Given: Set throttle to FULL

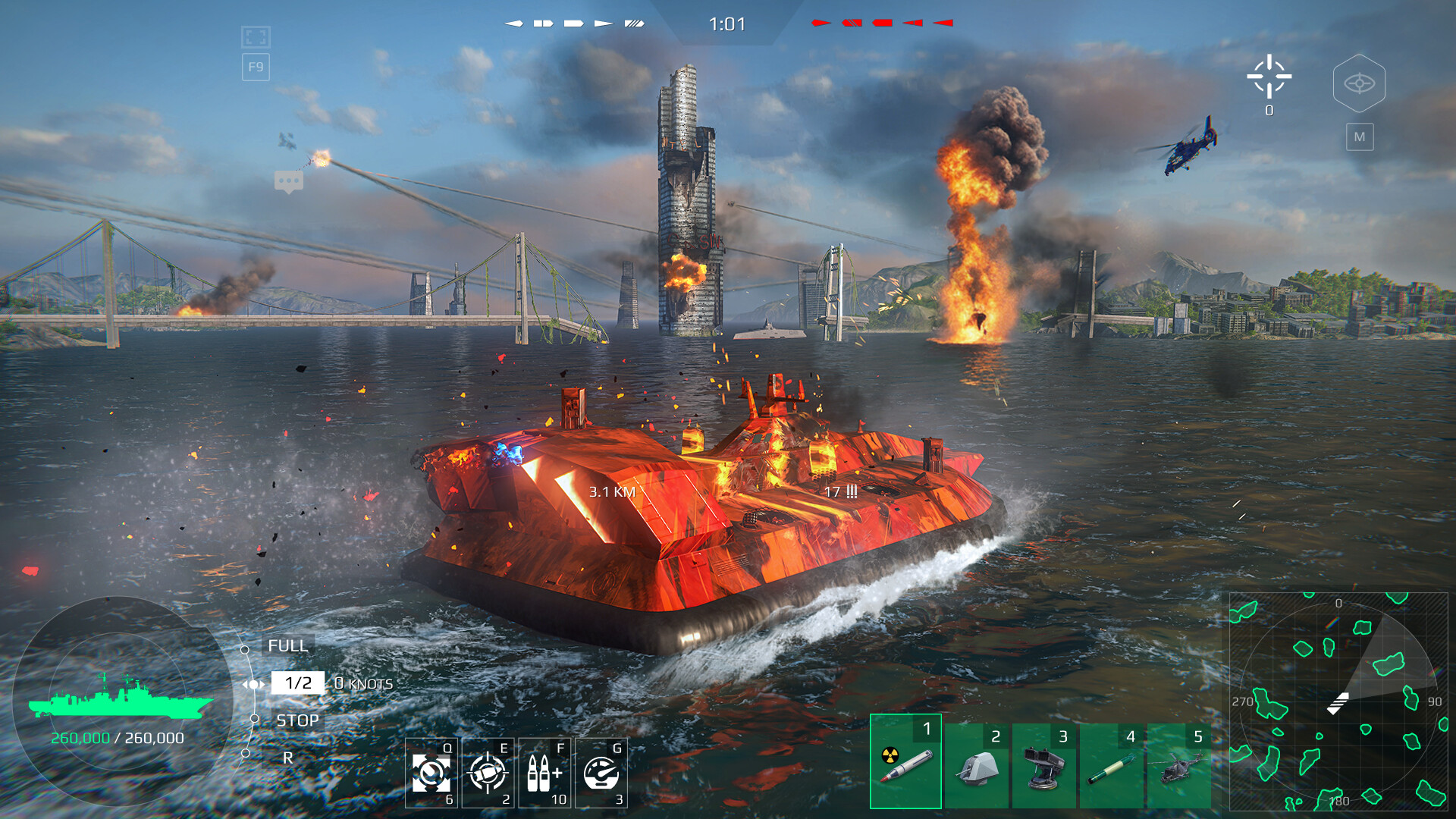Looking at the screenshot, I should tap(287, 646).
